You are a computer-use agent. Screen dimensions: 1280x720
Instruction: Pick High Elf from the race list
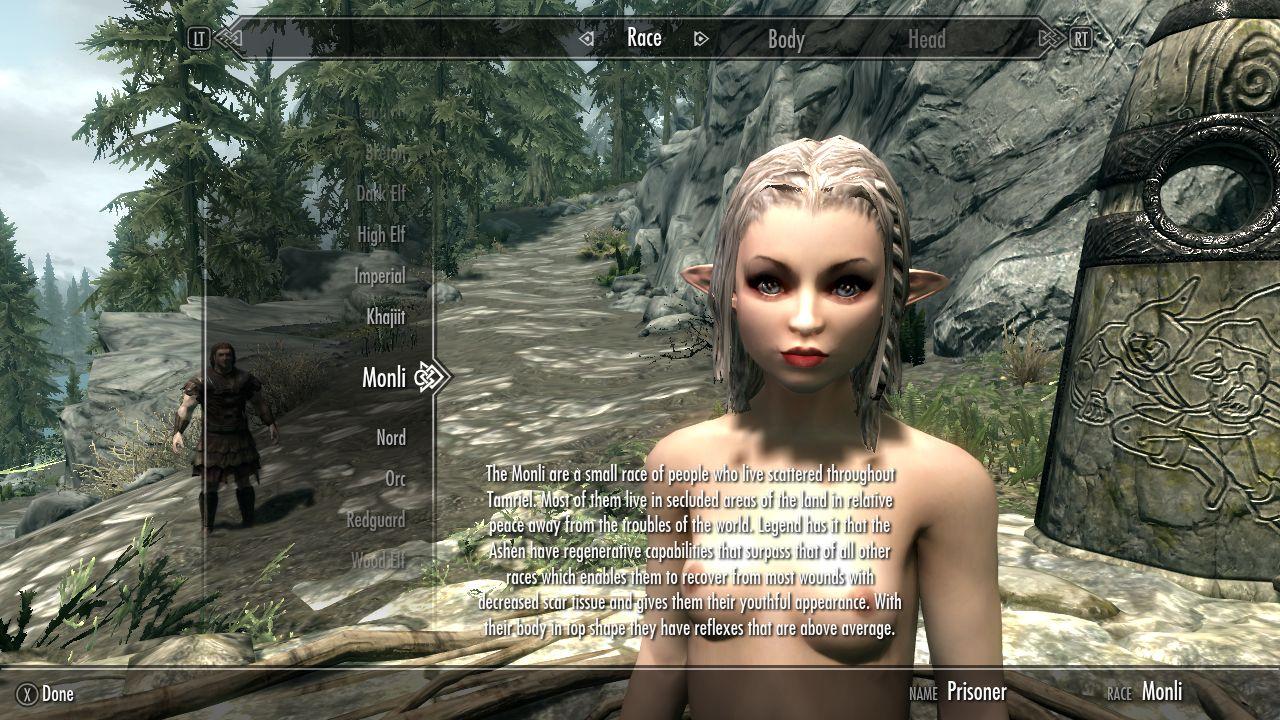click(381, 235)
